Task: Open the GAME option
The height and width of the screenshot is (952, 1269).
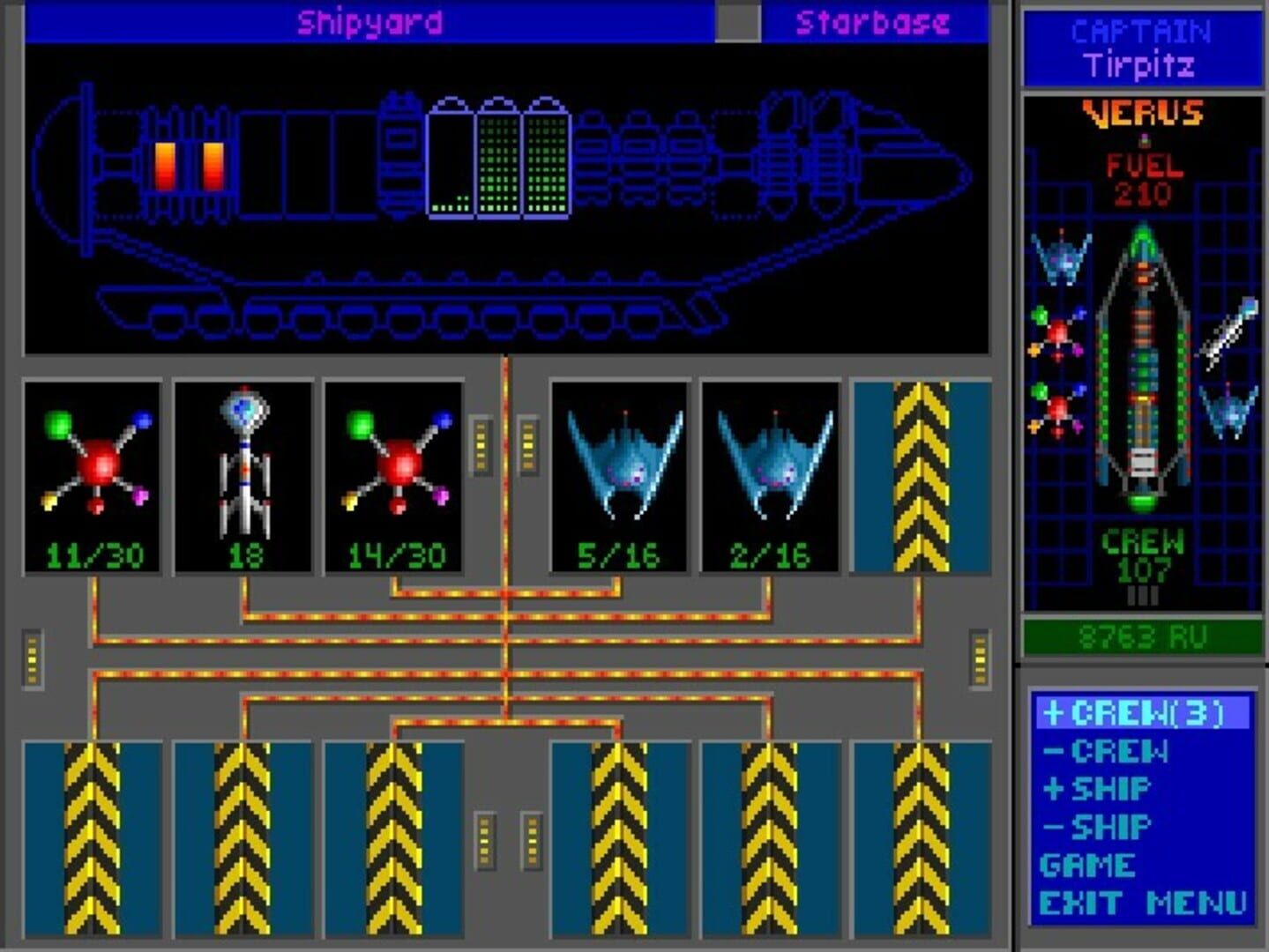Action: click(x=1087, y=864)
